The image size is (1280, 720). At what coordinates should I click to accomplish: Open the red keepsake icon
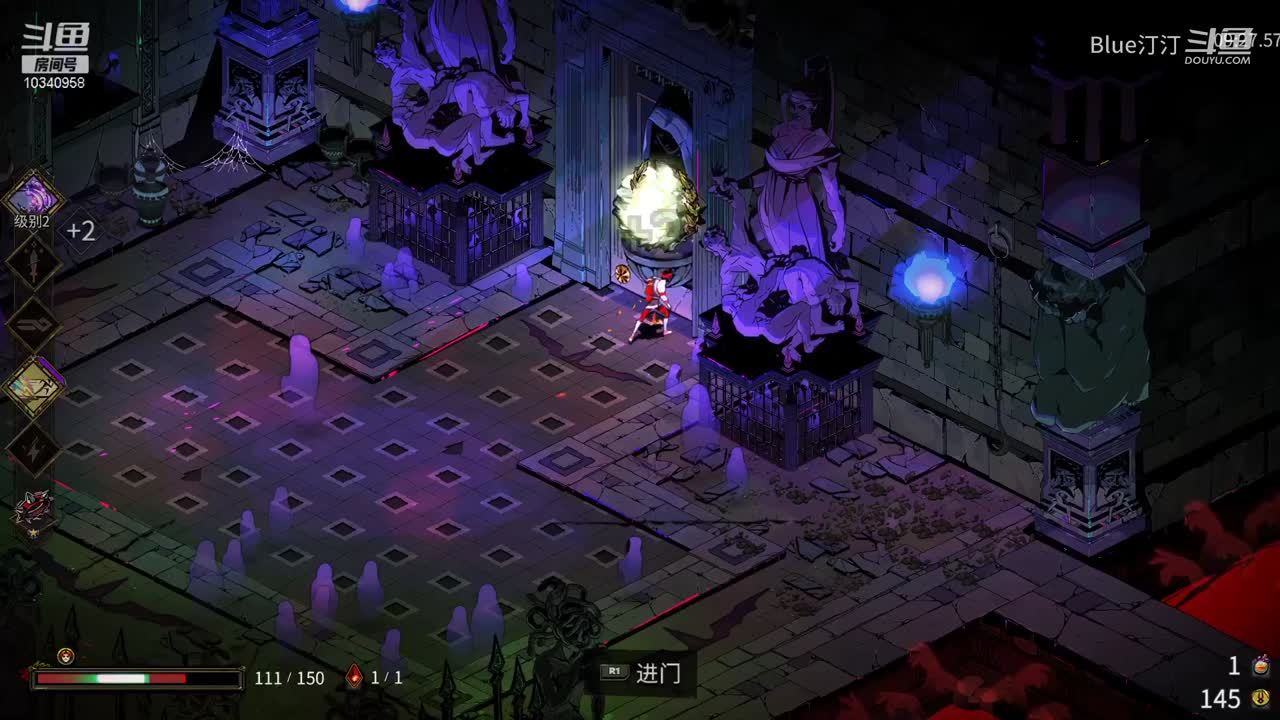[x=32, y=510]
